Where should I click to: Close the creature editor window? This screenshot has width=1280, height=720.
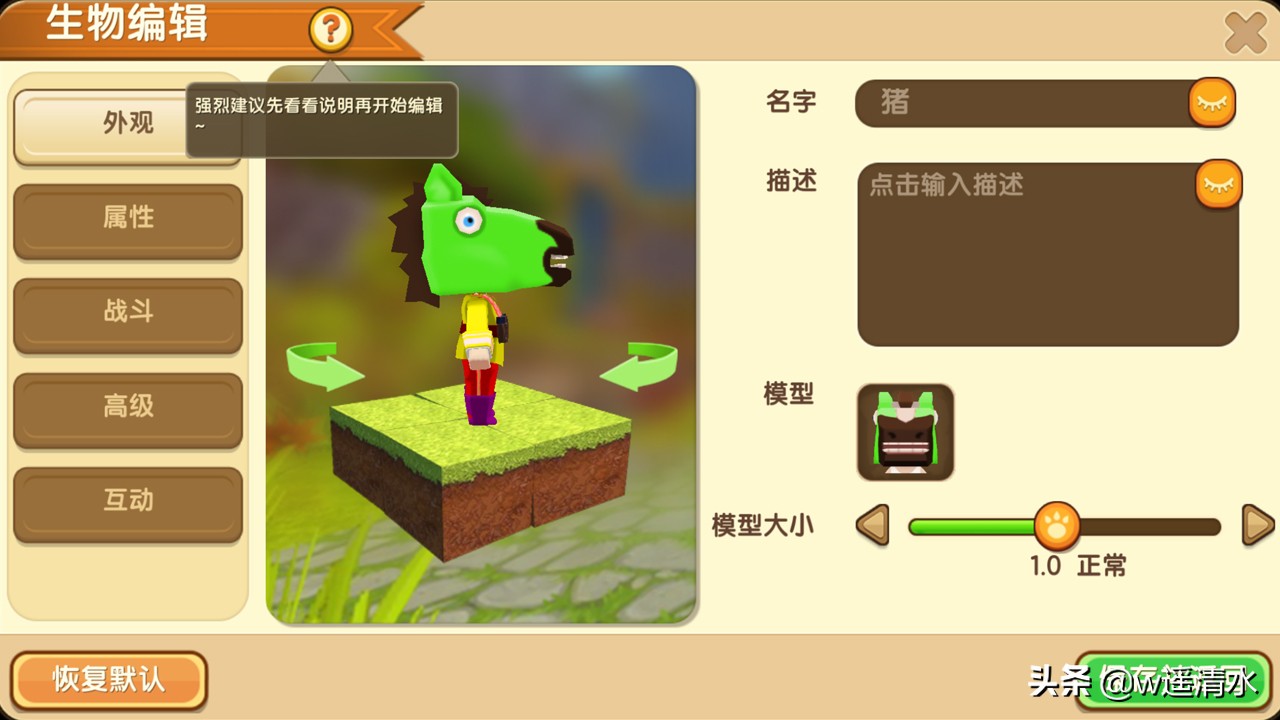click(x=1246, y=30)
